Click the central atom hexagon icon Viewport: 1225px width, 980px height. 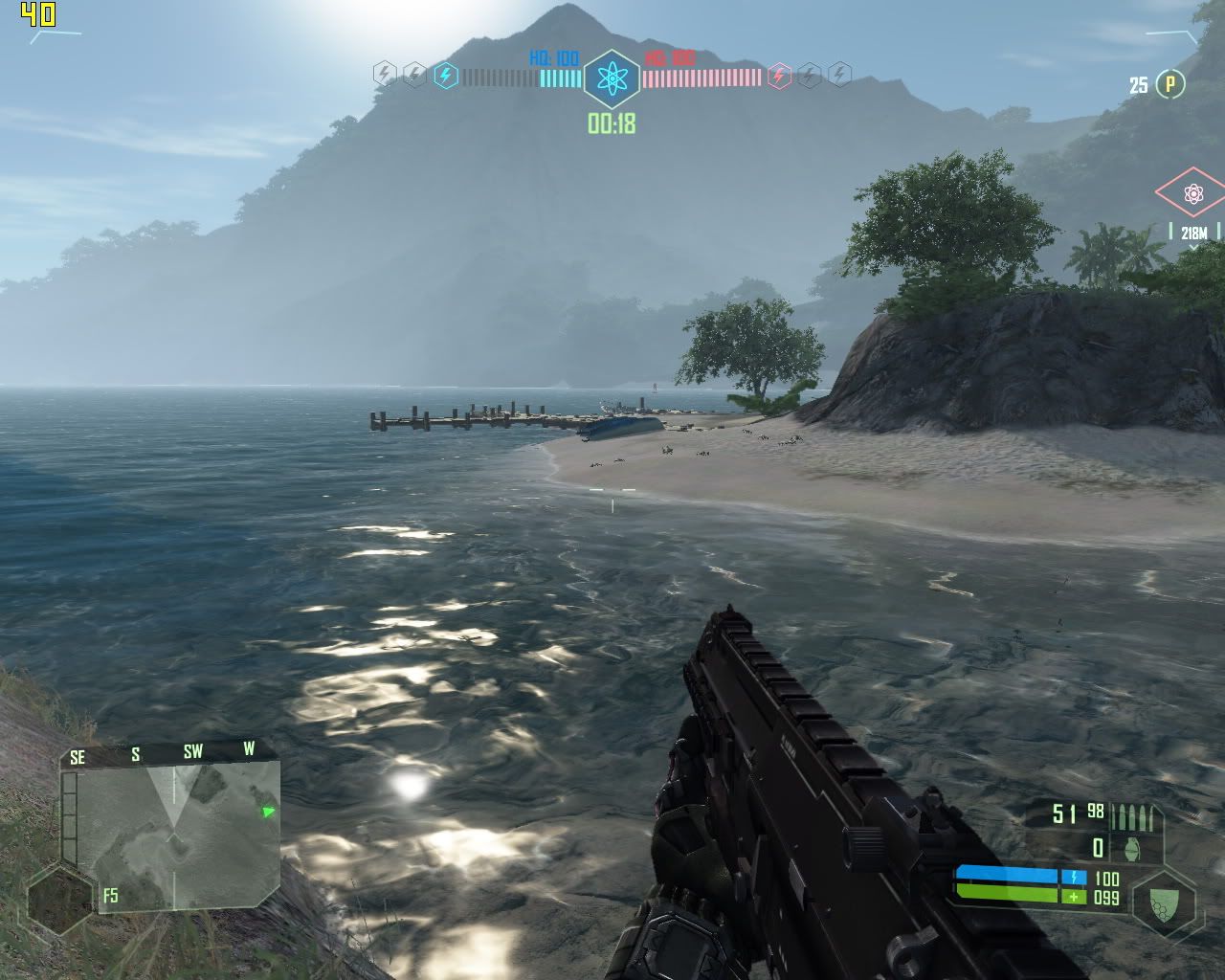611,79
